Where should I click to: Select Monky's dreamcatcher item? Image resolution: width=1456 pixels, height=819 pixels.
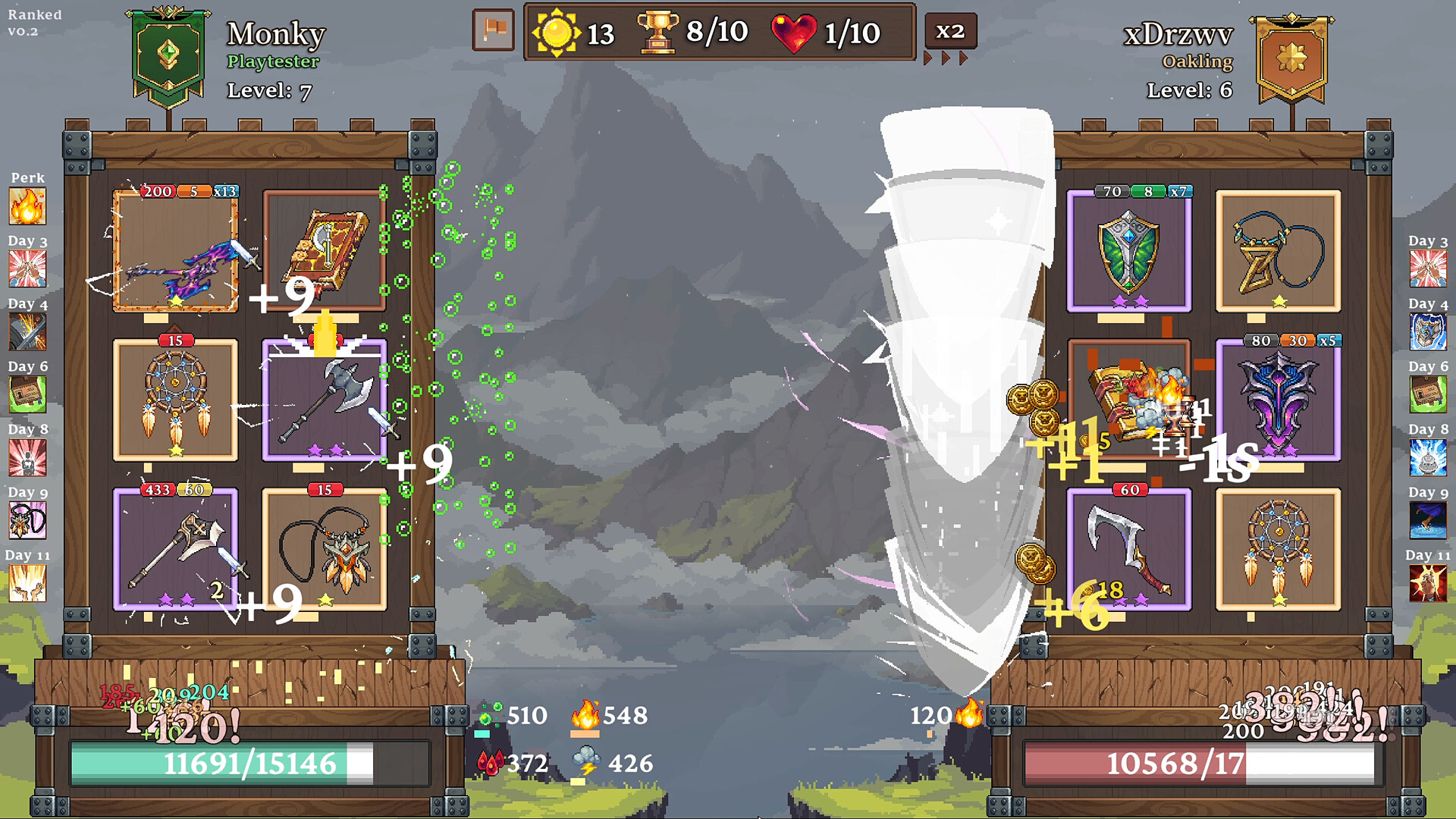pyautogui.click(x=175, y=400)
